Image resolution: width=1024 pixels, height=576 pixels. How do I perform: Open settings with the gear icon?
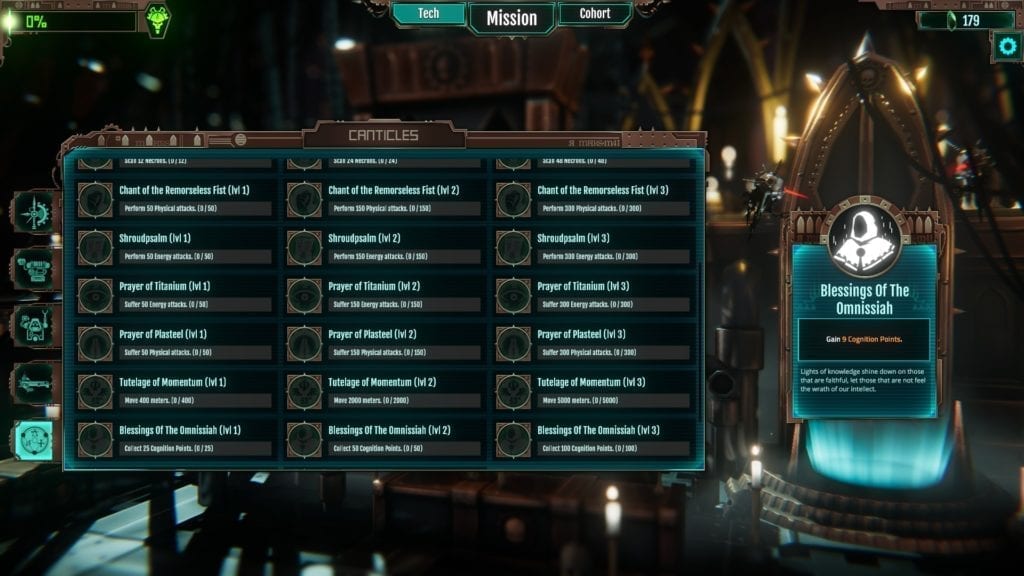1004,45
